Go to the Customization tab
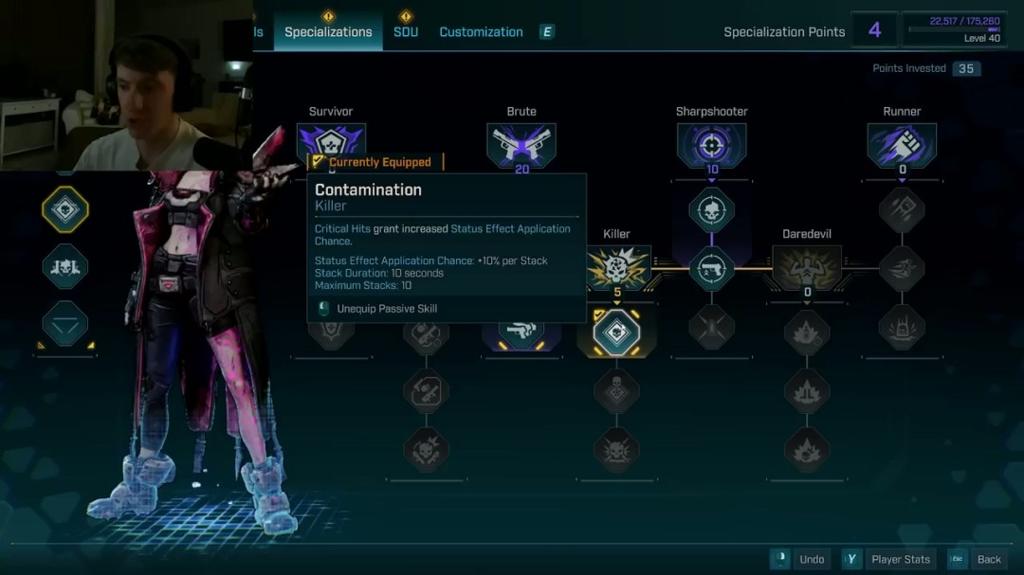The height and width of the screenshot is (575, 1024). click(481, 32)
